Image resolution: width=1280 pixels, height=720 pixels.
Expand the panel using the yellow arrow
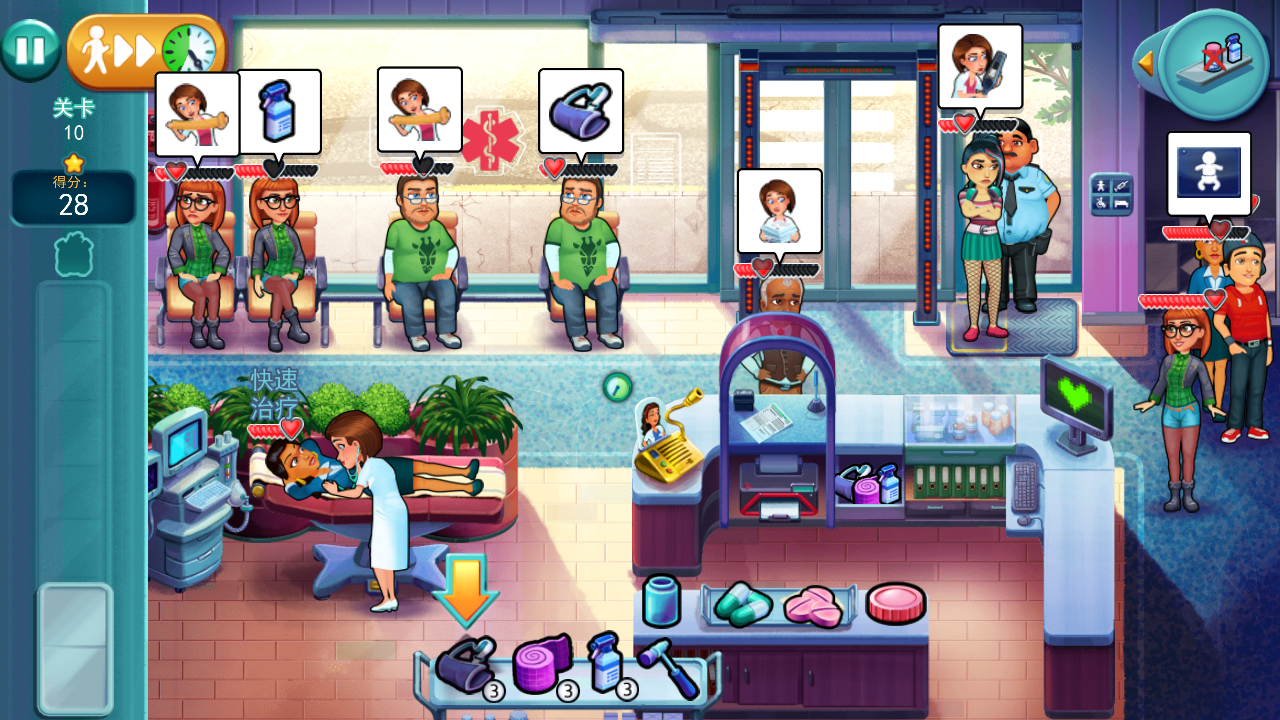(1146, 63)
